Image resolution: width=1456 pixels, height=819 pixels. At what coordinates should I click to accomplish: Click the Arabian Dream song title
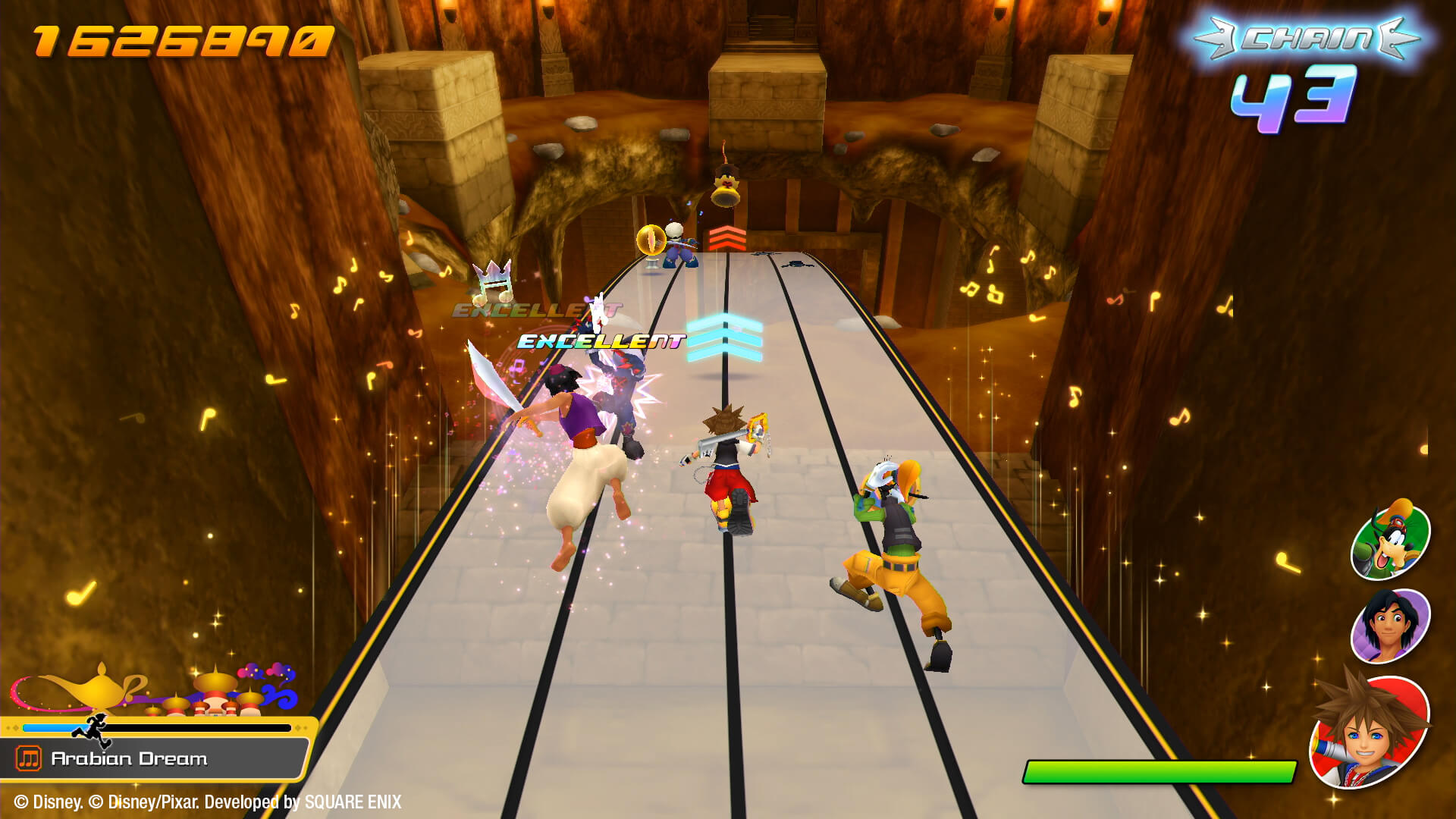pos(129,758)
